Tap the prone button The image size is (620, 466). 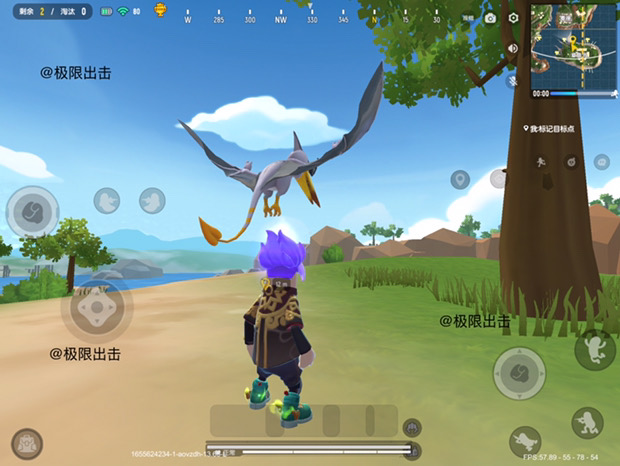coord(524,441)
